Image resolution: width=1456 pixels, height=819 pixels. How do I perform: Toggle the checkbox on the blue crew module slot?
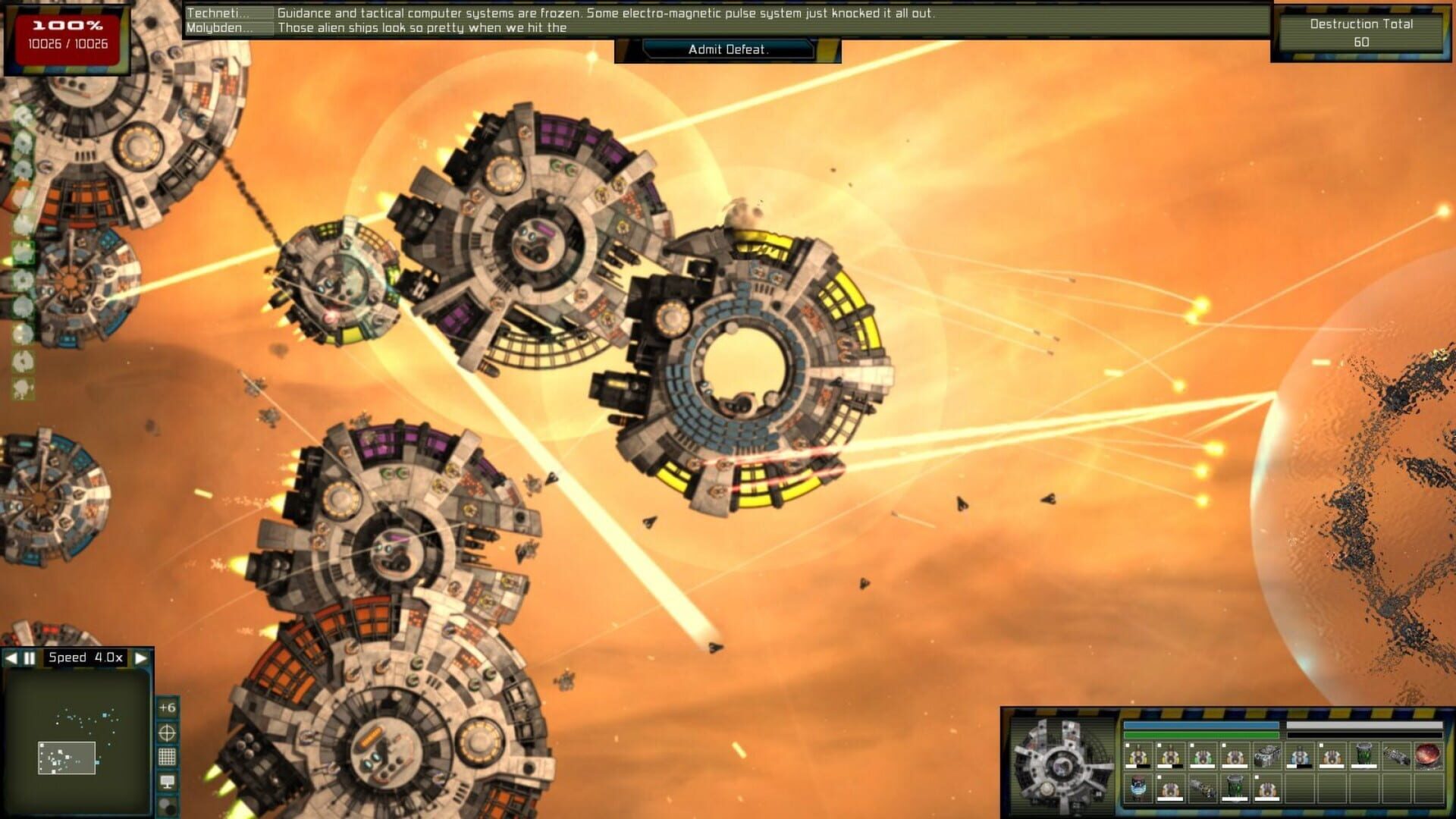click(x=1288, y=745)
